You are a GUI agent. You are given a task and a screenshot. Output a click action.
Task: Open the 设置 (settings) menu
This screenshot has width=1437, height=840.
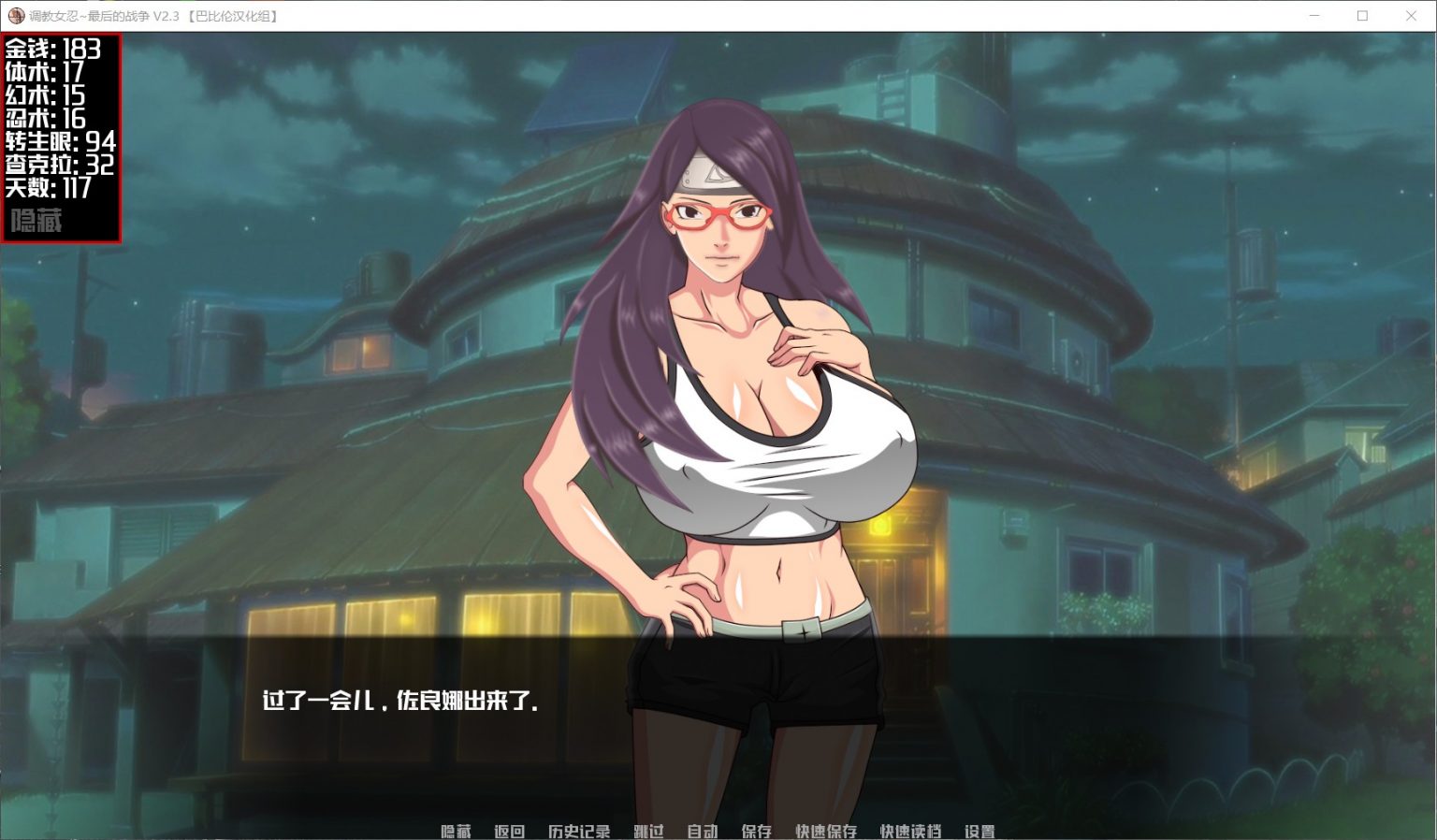(980, 831)
